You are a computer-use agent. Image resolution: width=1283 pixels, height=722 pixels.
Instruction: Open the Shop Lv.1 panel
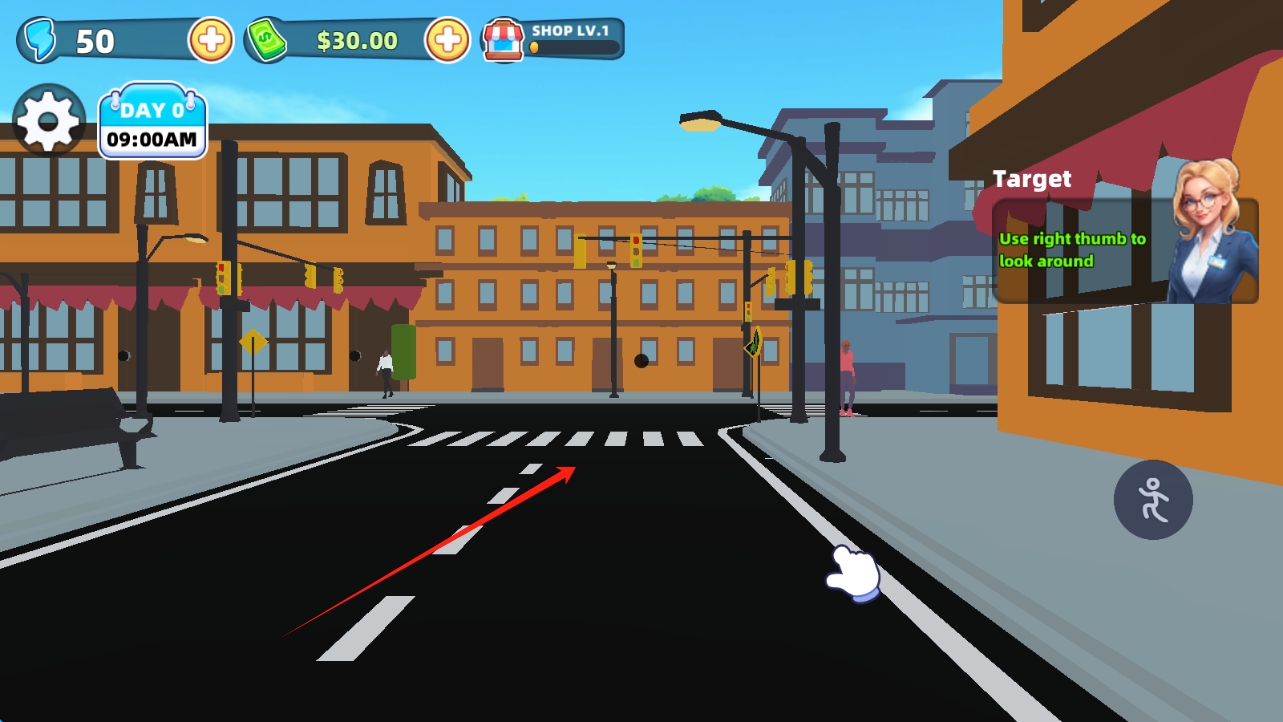pos(553,40)
